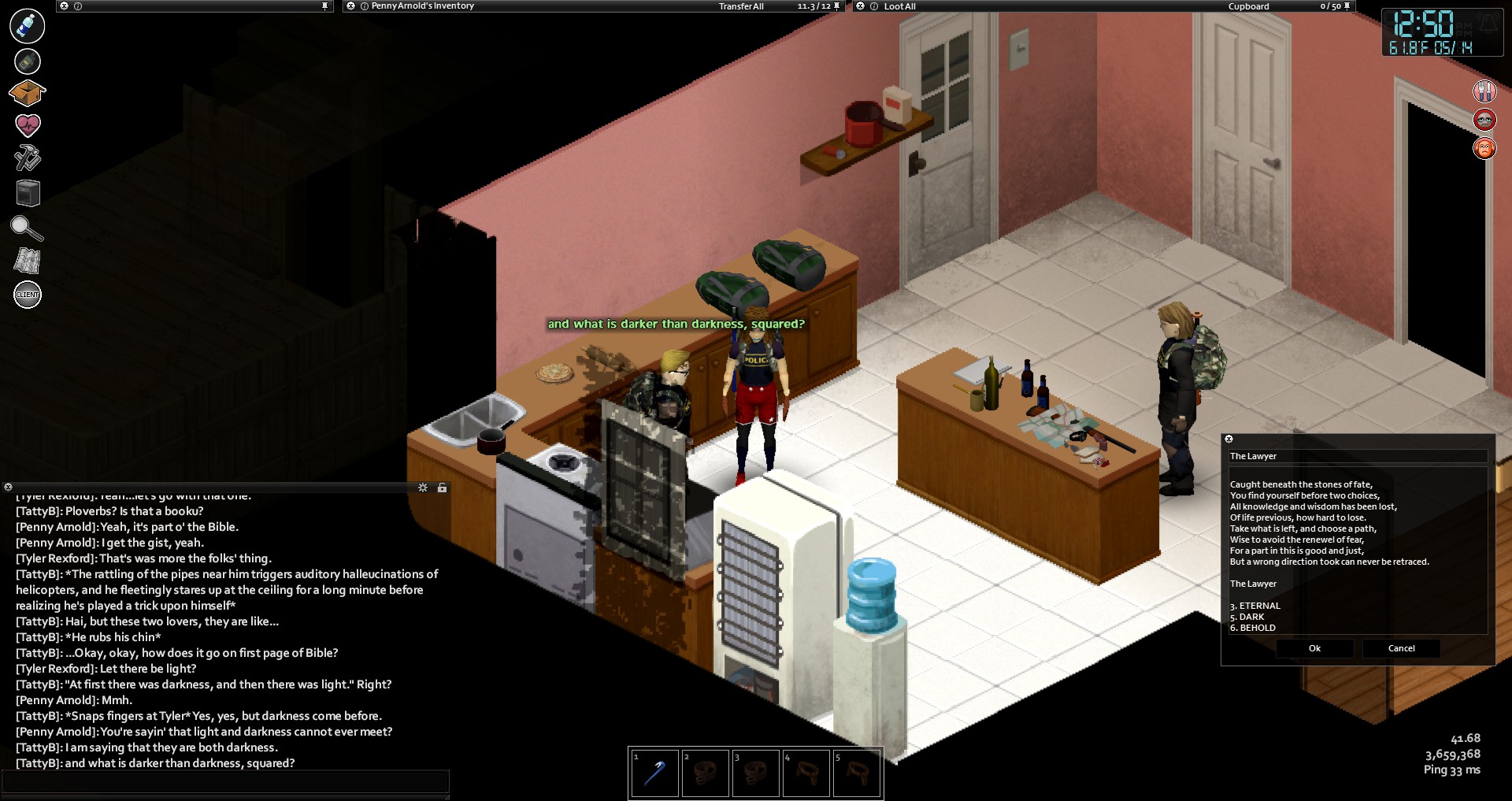Image resolution: width=1512 pixels, height=801 pixels.
Task: Open chat settings gear icon
Action: click(423, 488)
